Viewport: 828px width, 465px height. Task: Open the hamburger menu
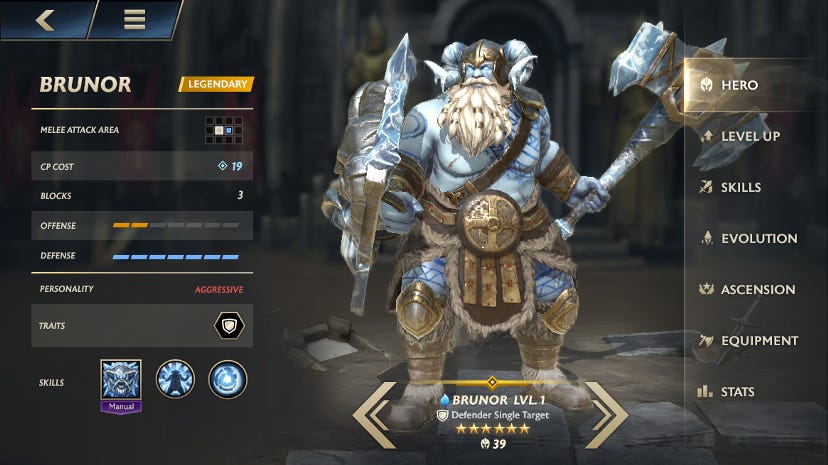(x=134, y=19)
